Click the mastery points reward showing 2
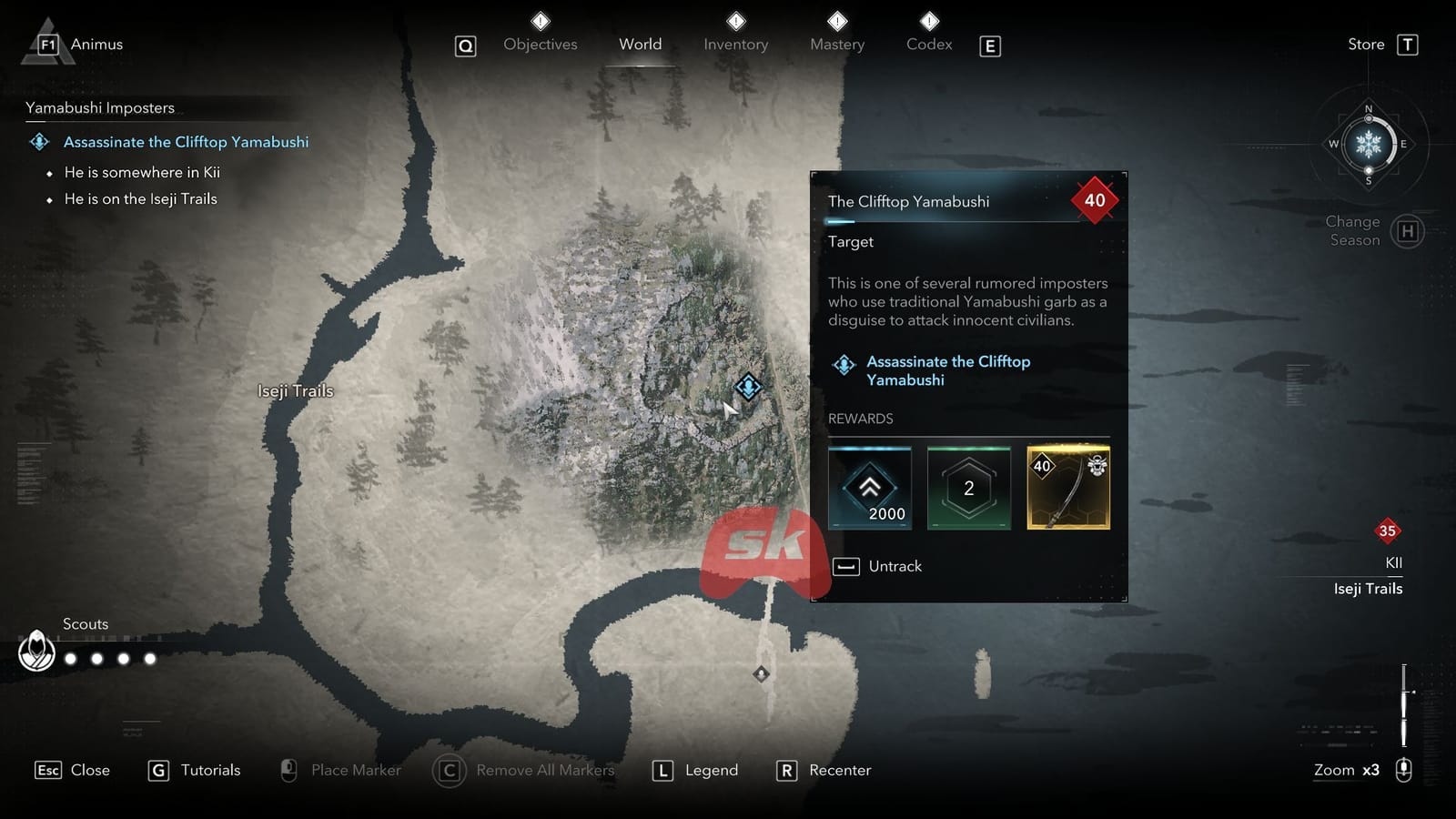Viewport: 1456px width, 819px height. 968,488
